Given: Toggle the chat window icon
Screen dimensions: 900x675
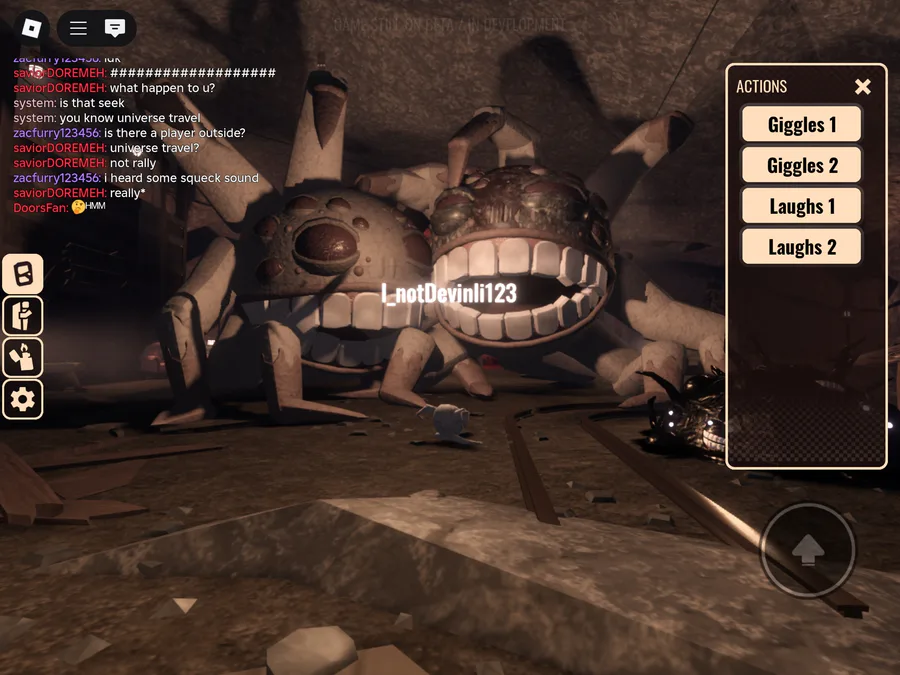Looking at the screenshot, I should 115,28.
